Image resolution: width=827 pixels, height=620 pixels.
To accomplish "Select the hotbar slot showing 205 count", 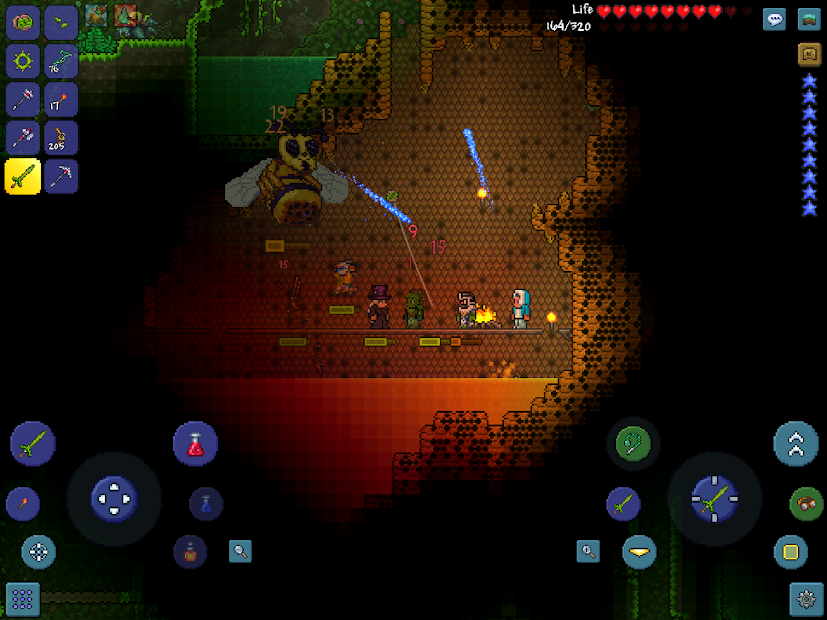I will point(61,138).
